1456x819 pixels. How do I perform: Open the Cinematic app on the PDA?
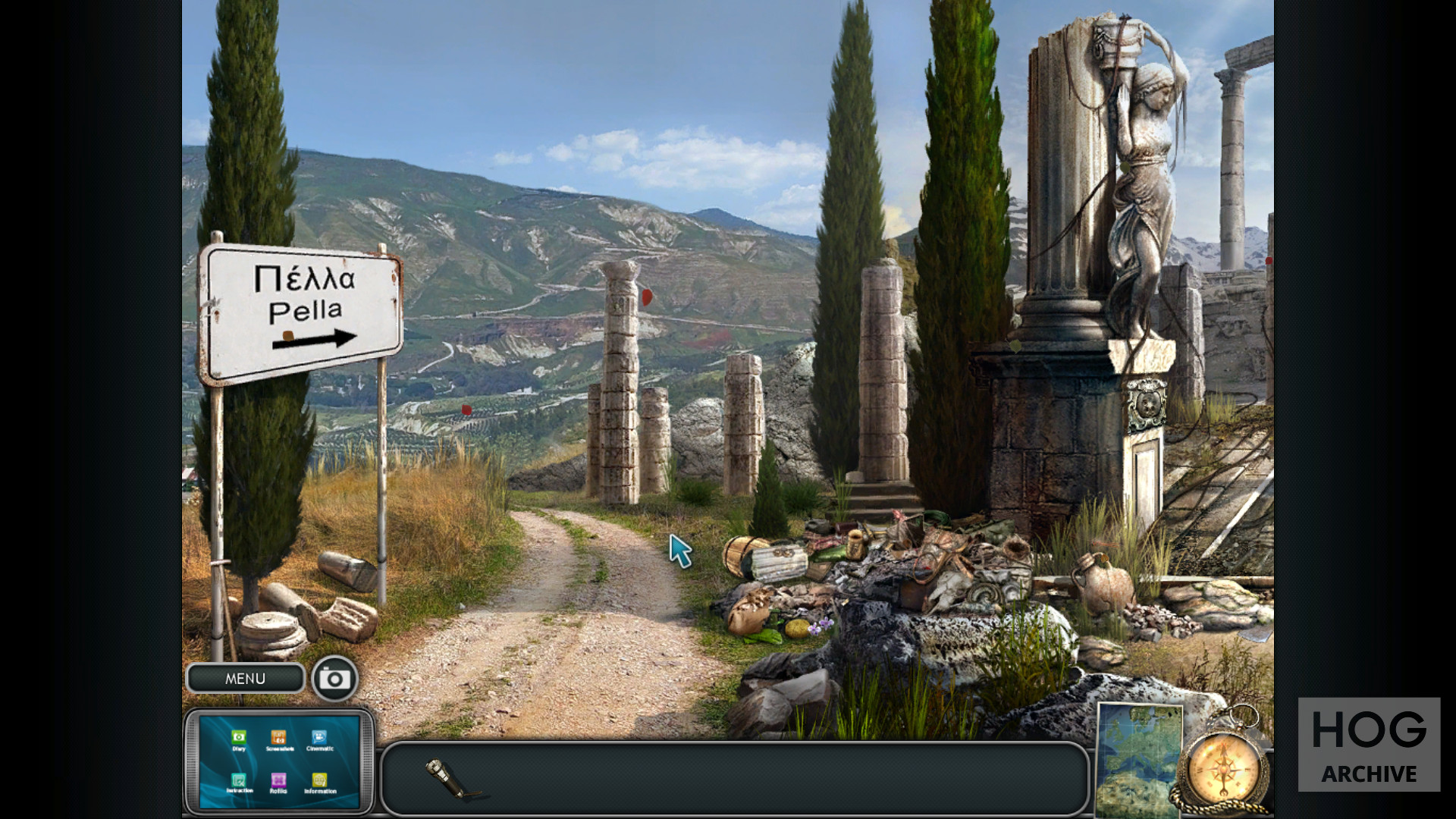(319, 738)
